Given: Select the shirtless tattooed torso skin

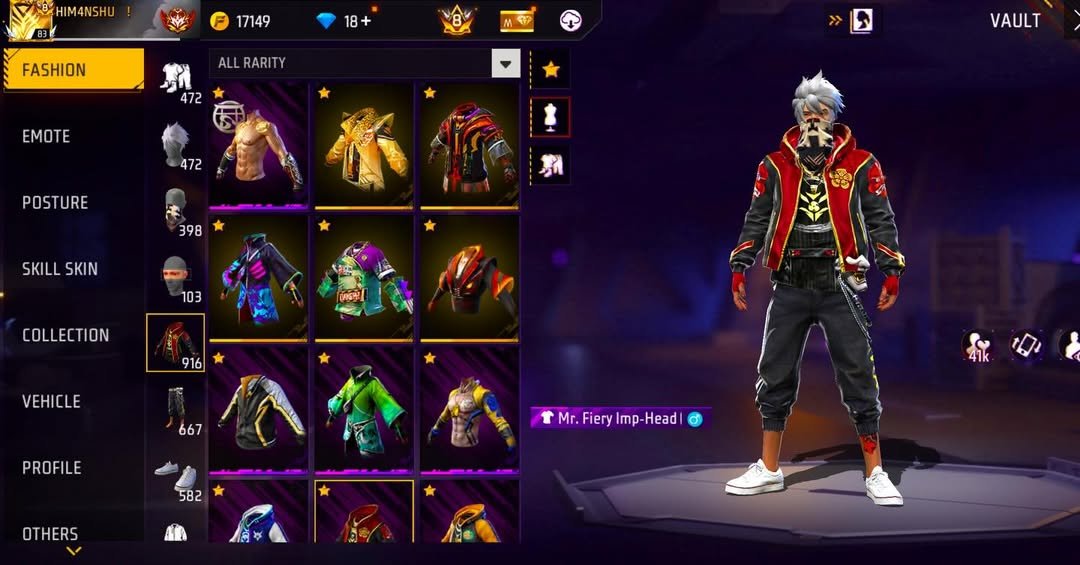Looking at the screenshot, I should 259,145.
